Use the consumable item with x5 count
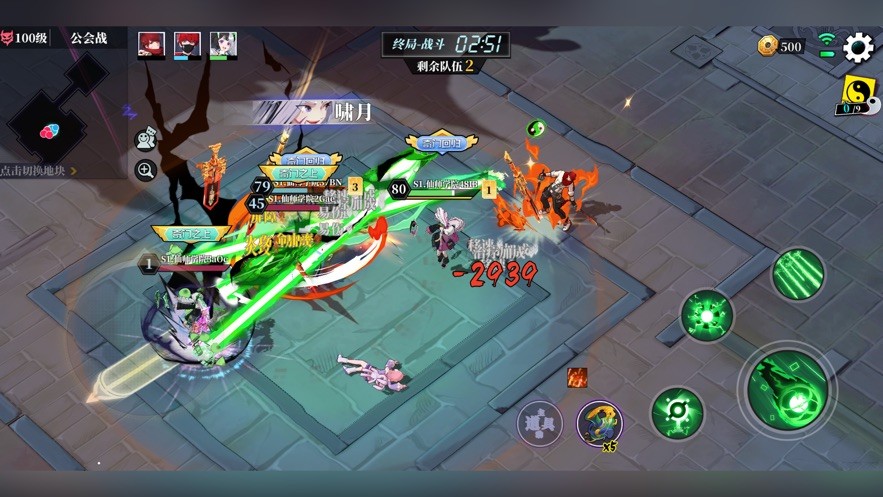This screenshot has width=883, height=497. pyautogui.click(x=599, y=422)
